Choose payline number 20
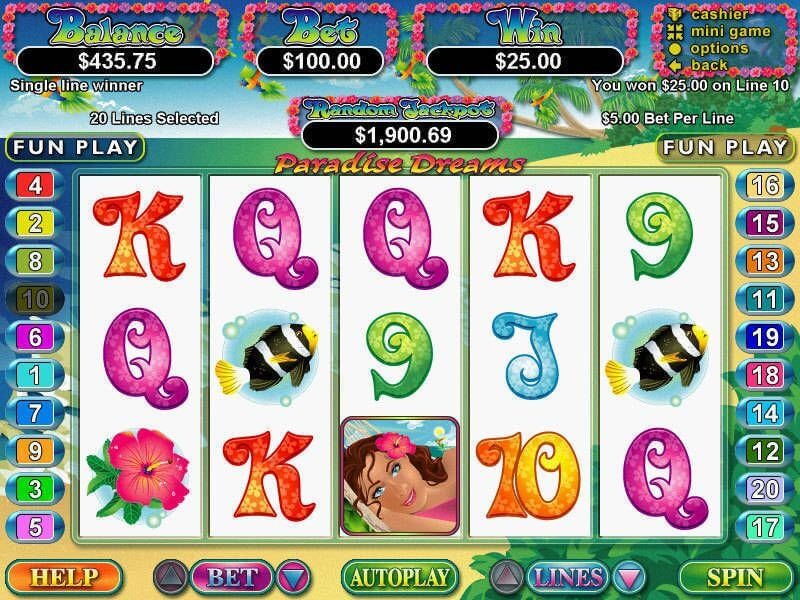Image resolution: width=800 pixels, height=600 pixels. (x=765, y=488)
